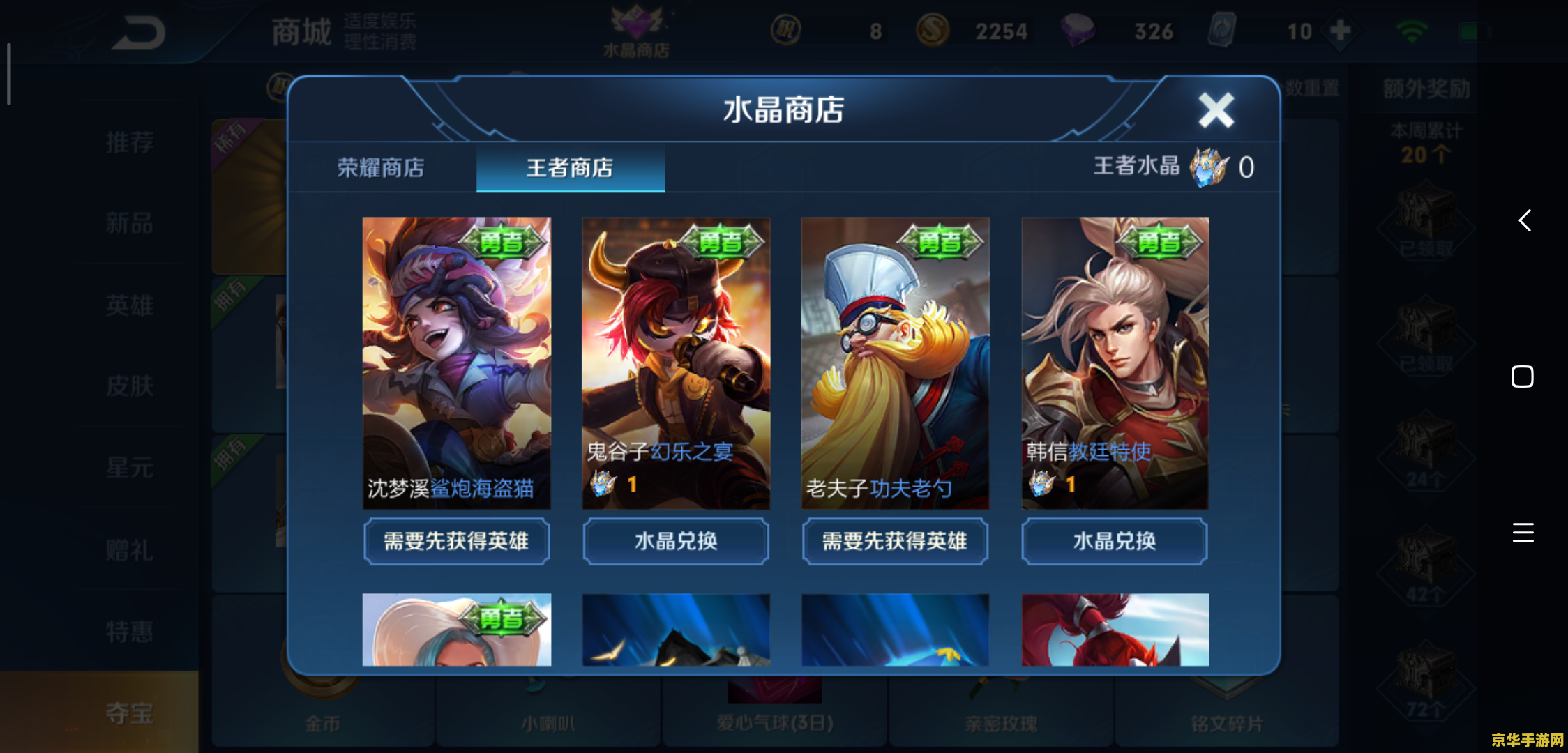Image resolution: width=1568 pixels, height=753 pixels.
Task: Close the 水晶商店 dialog
Action: (x=1216, y=109)
